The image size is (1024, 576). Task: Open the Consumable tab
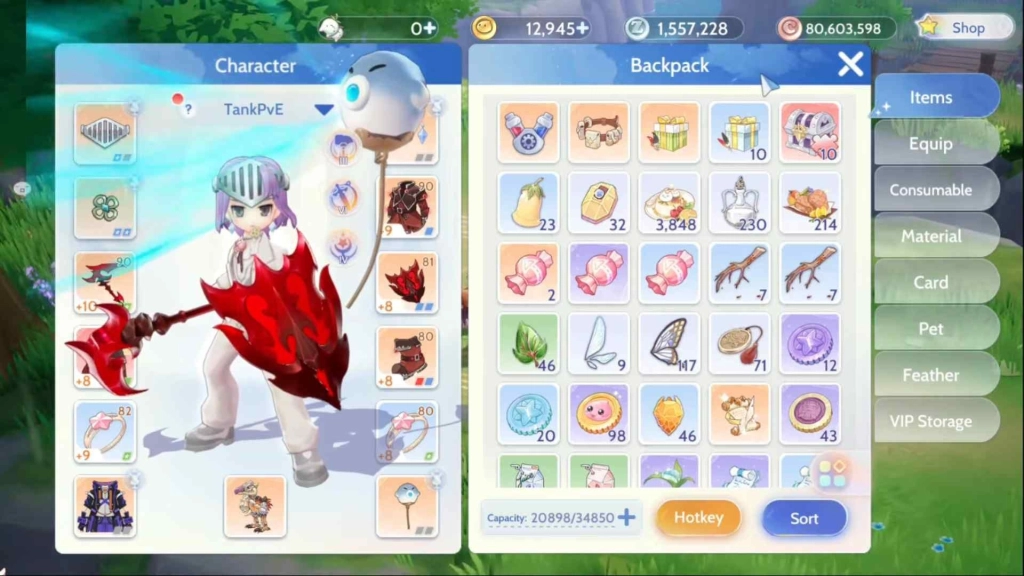pos(930,190)
